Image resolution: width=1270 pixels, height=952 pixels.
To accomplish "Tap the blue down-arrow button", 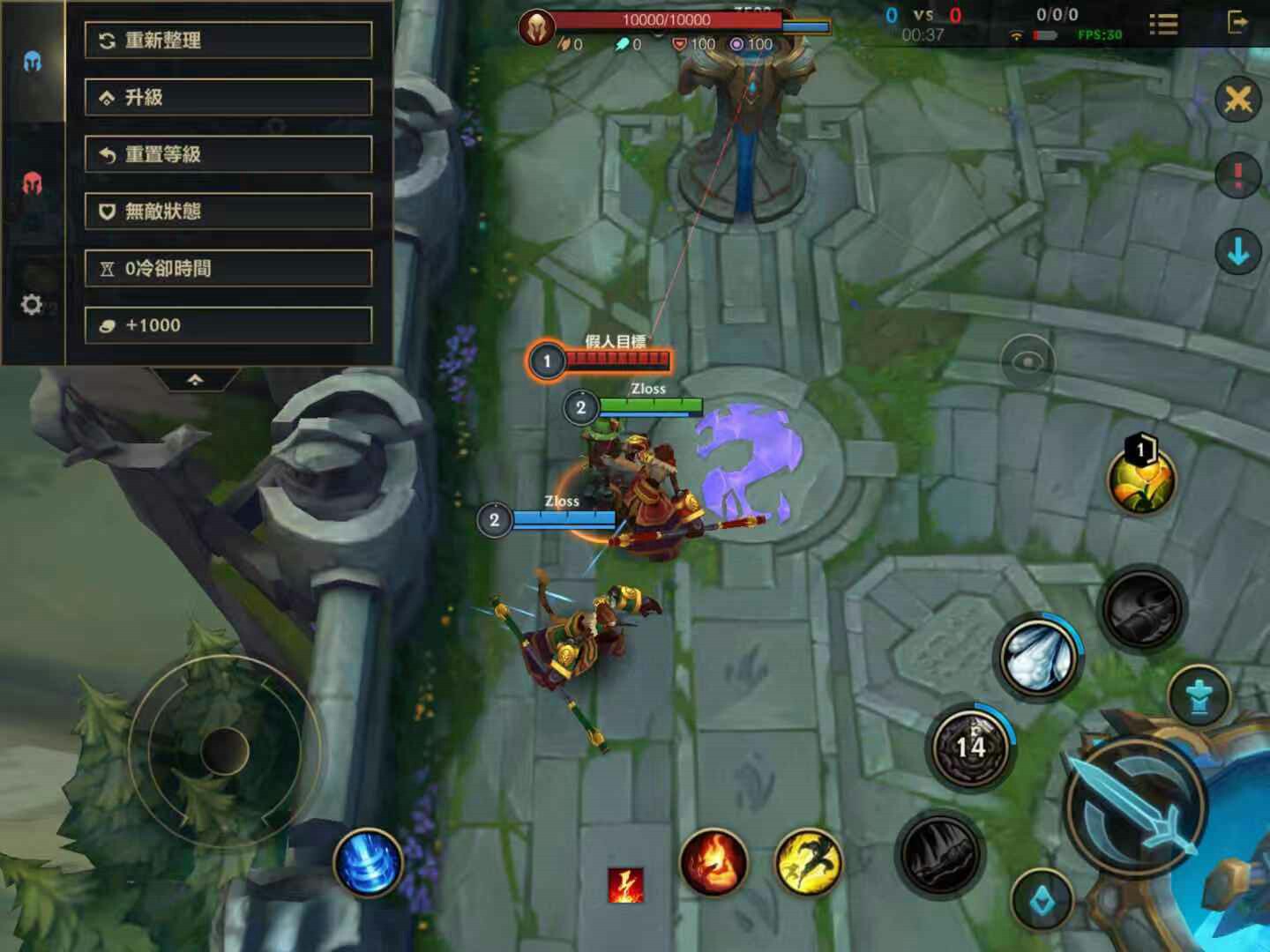I will click(1237, 253).
